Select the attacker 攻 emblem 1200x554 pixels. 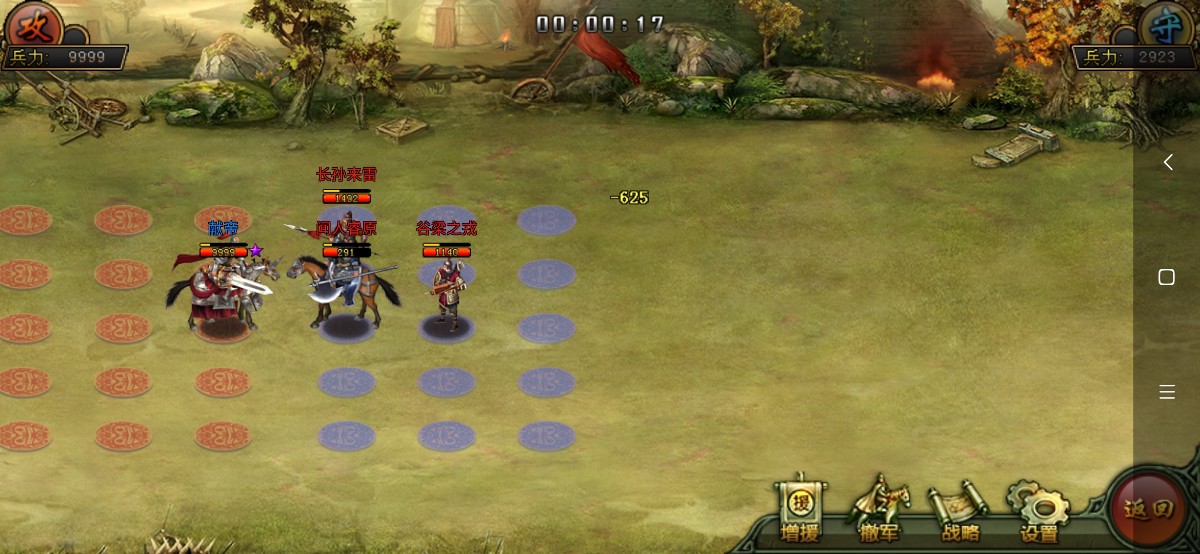(32, 24)
